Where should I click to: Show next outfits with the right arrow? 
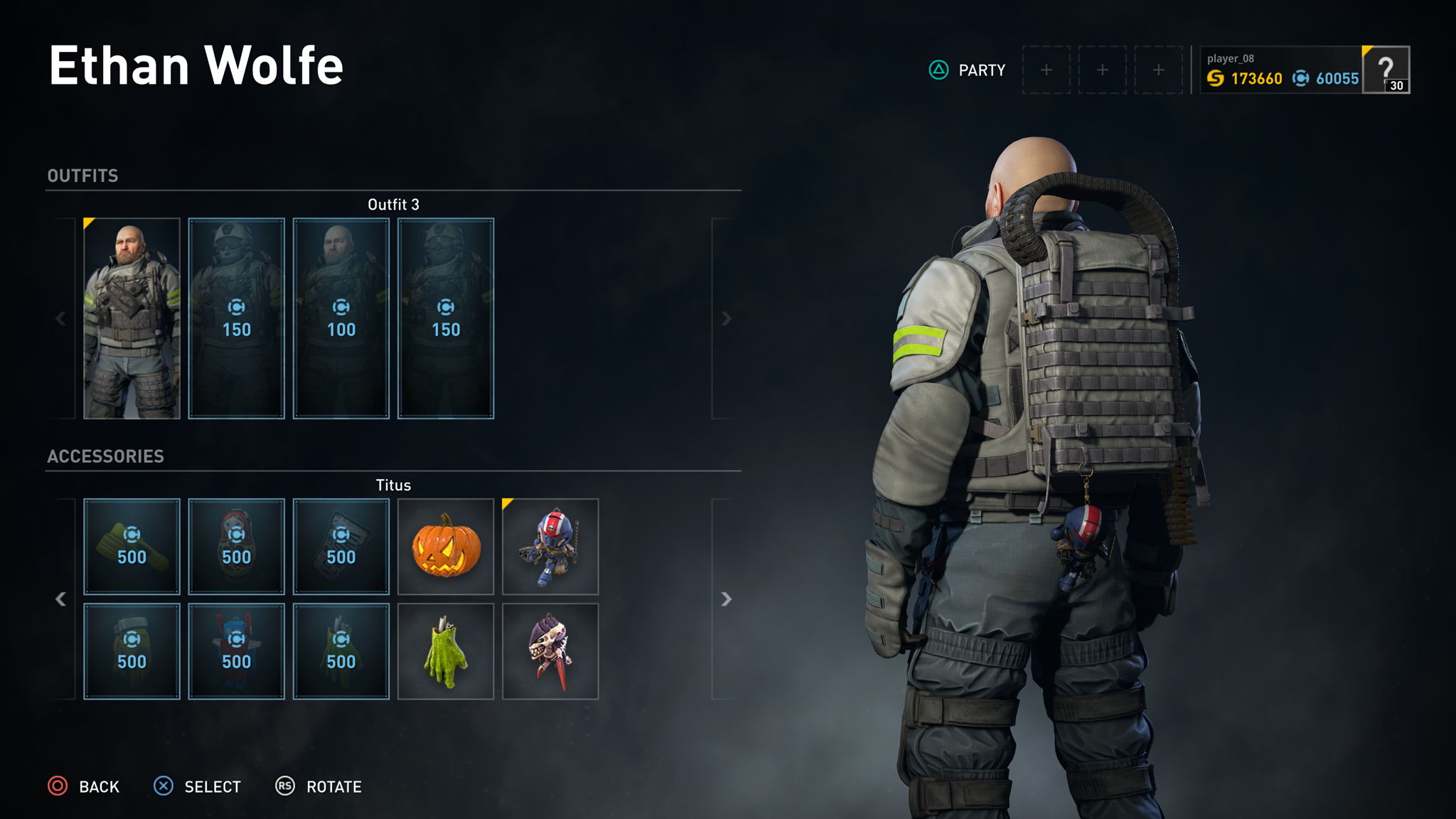pos(726,318)
